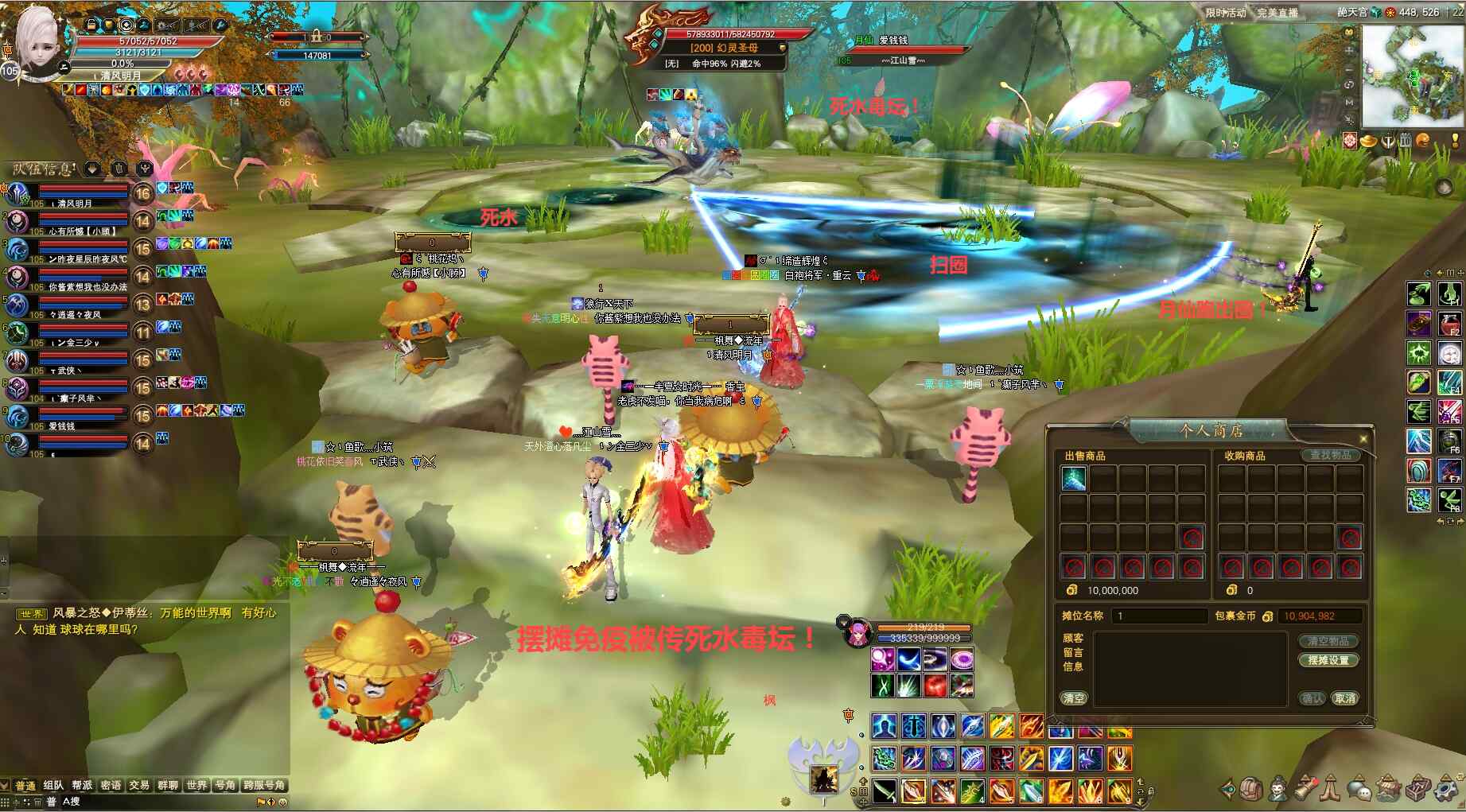Open the emoji smiley in chat bar
Image resolution: width=1466 pixels, height=812 pixels.
coord(282,802)
